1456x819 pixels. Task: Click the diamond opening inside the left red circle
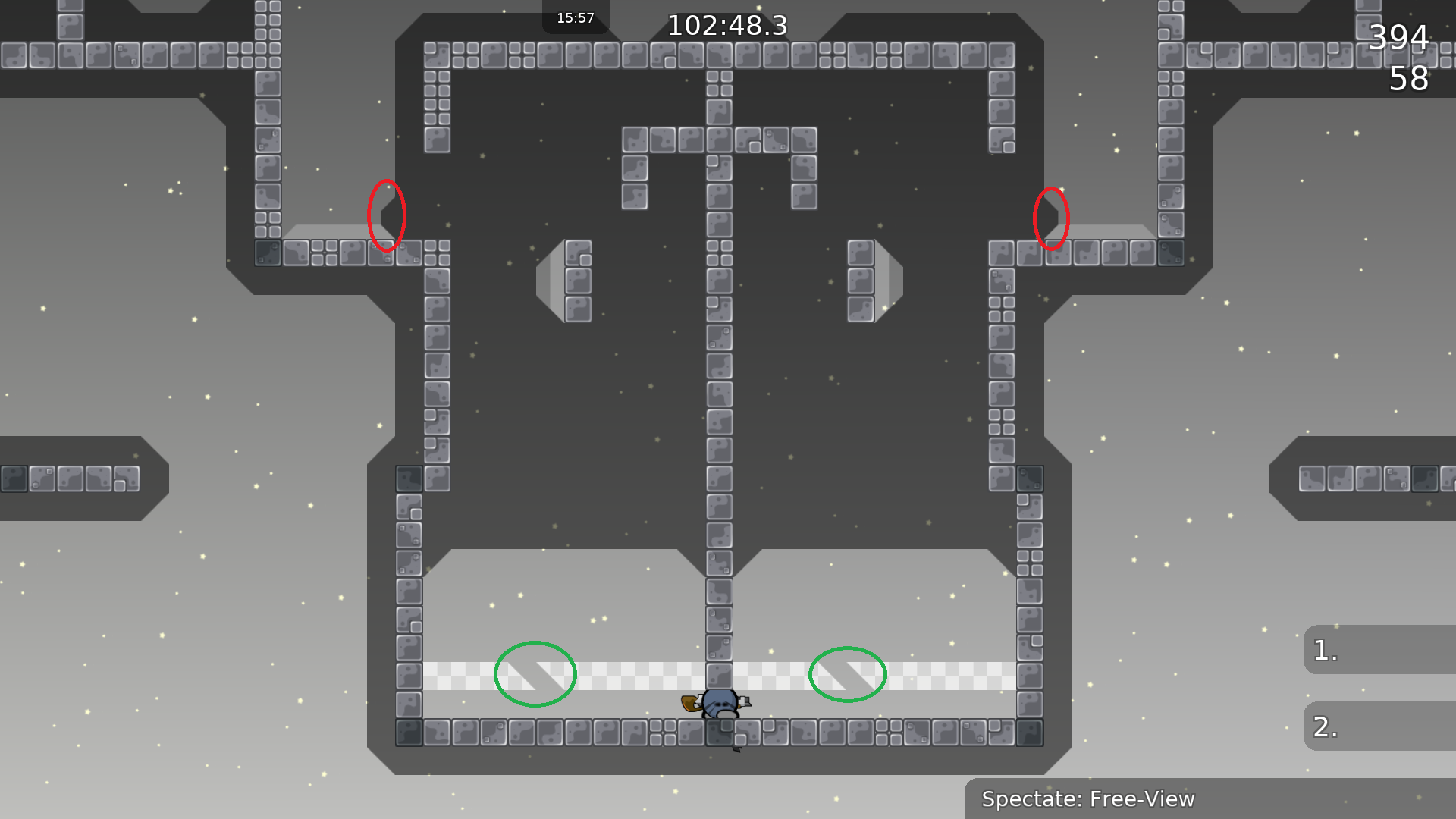(390, 215)
